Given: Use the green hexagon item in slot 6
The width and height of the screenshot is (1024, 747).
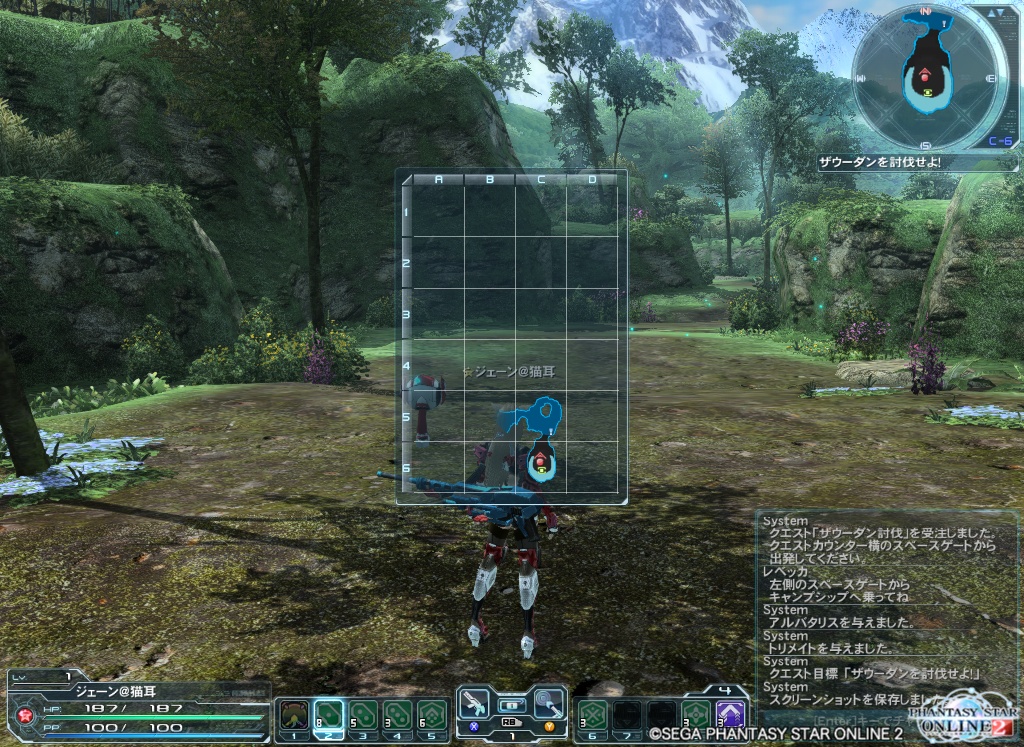Looking at the screenshot, I should click(591, 715).
